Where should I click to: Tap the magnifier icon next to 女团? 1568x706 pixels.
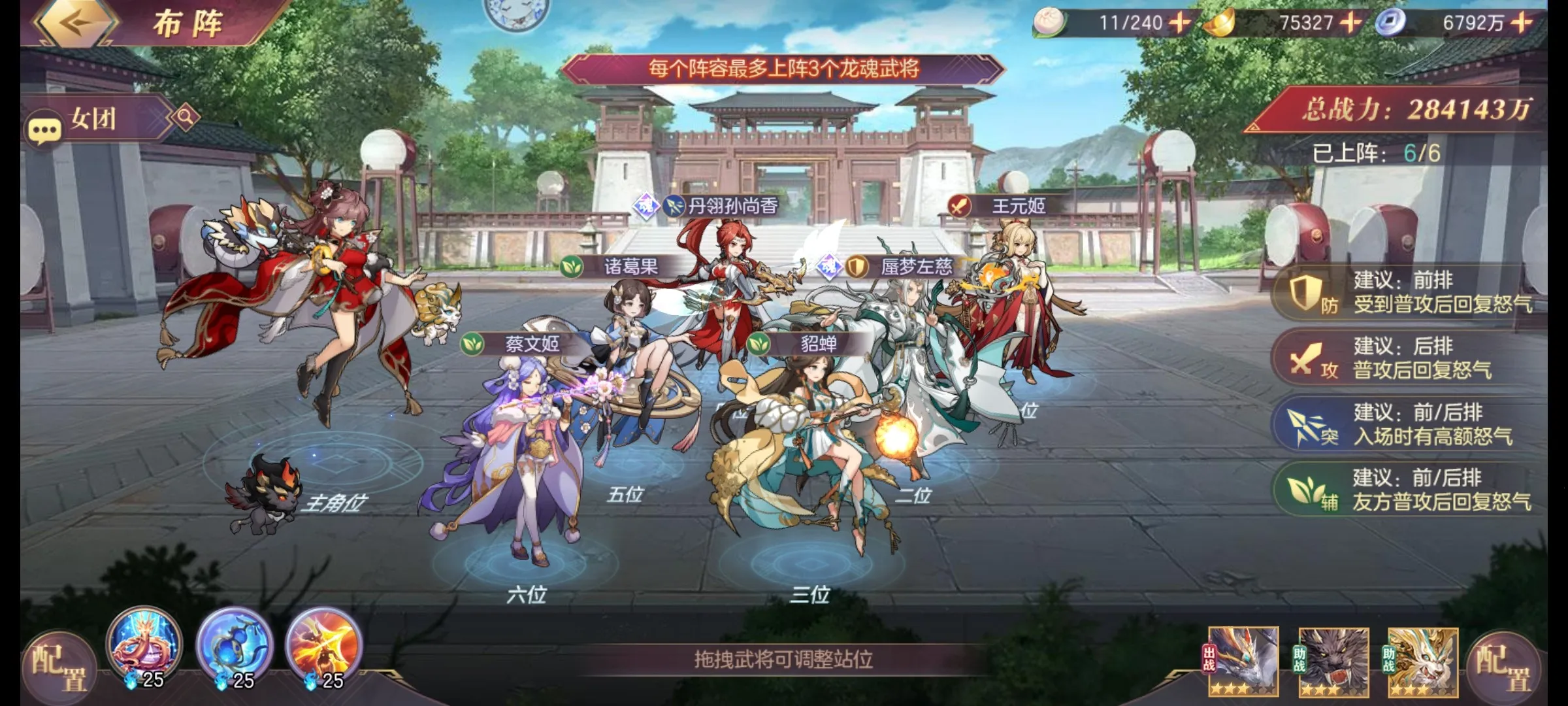pyautogui.click(x=186, y=118)
